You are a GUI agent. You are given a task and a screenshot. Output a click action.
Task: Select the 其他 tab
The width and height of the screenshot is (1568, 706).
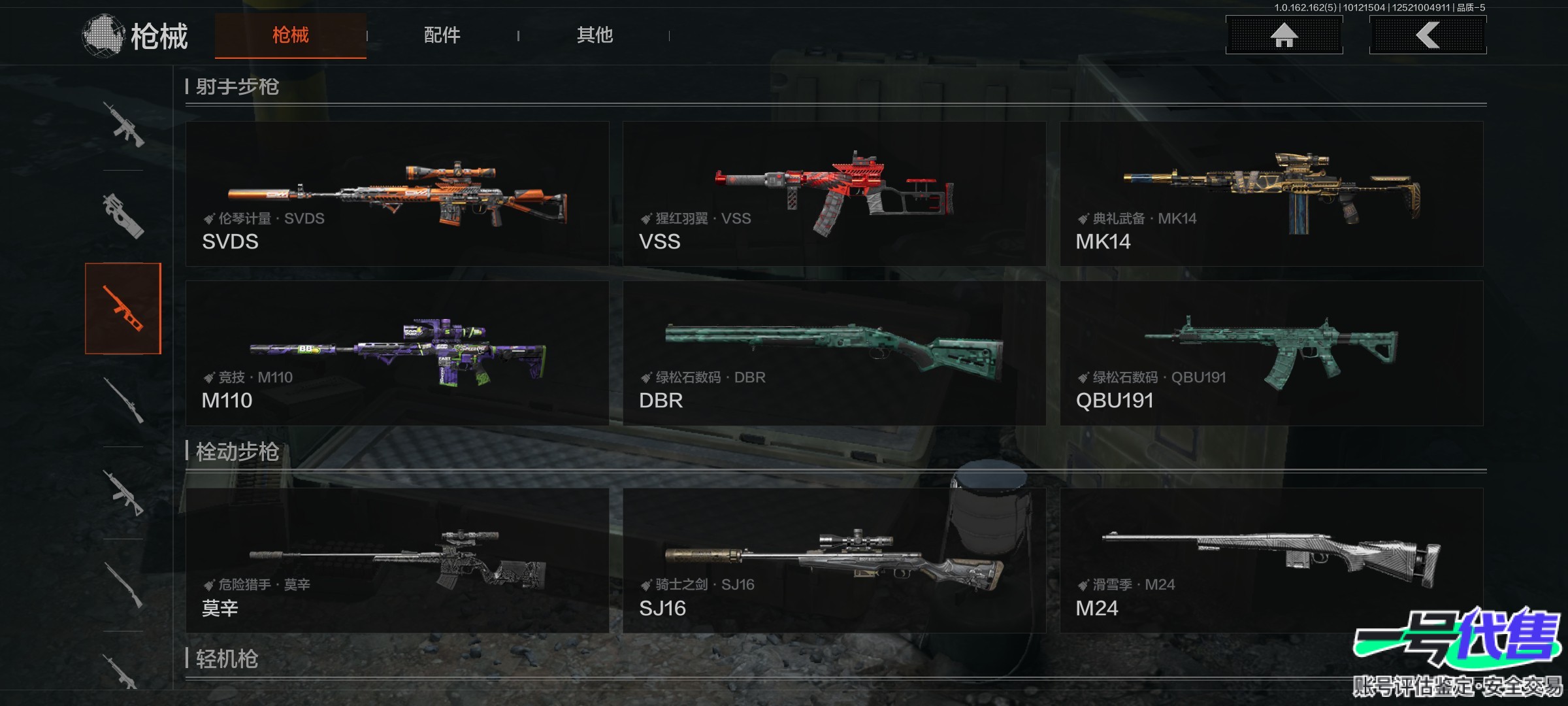[595, 35]
